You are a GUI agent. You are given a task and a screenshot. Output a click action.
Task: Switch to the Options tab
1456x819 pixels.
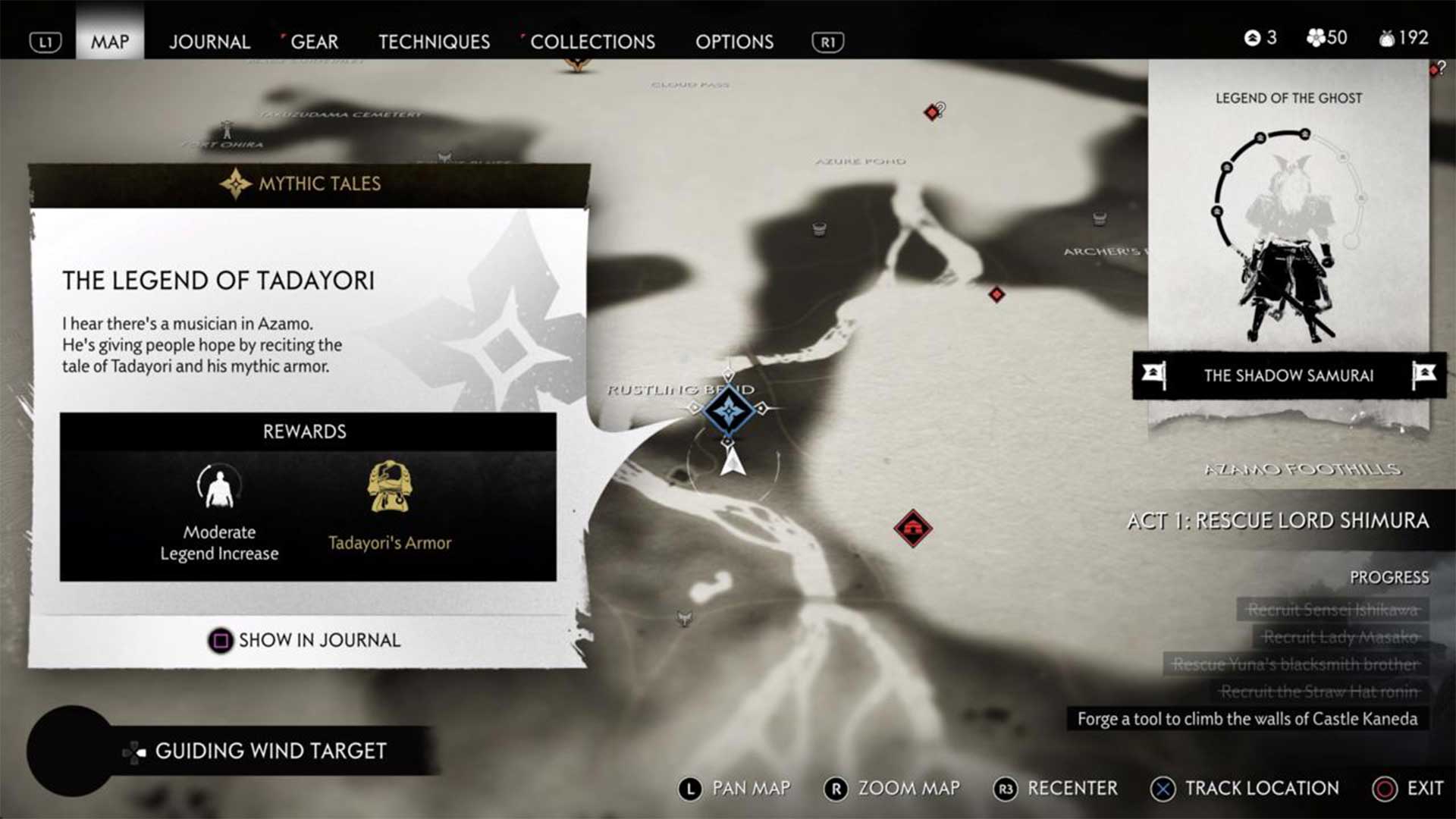[734, 42]
